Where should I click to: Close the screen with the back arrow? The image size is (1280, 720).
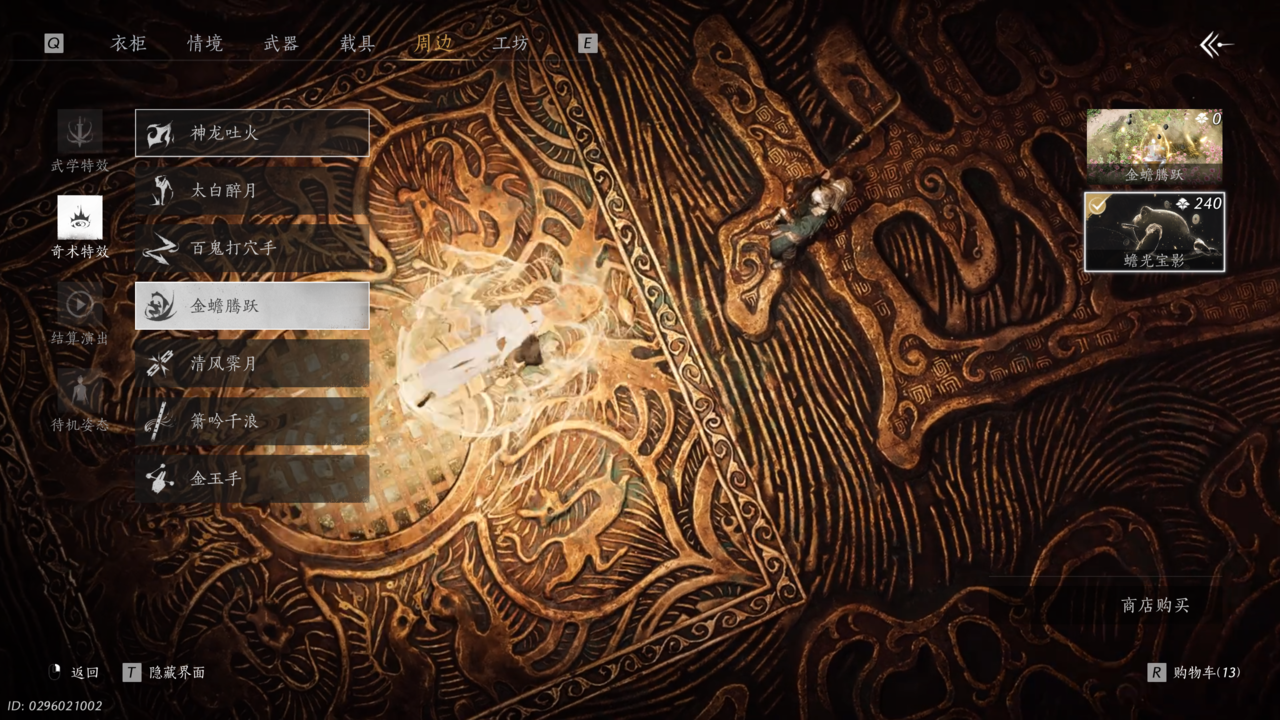(1215, 44)
